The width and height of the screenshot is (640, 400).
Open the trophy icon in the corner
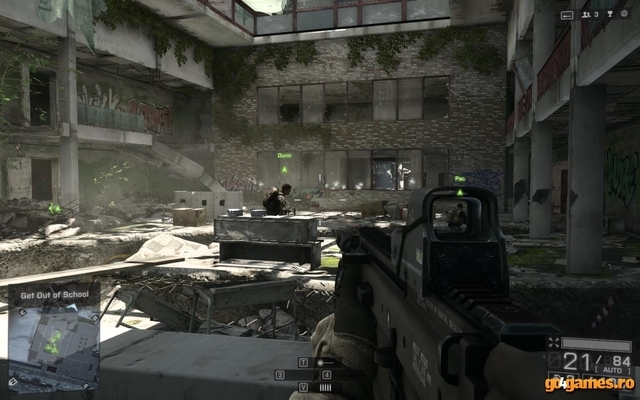pyautogui.click(x=610, y=14)
